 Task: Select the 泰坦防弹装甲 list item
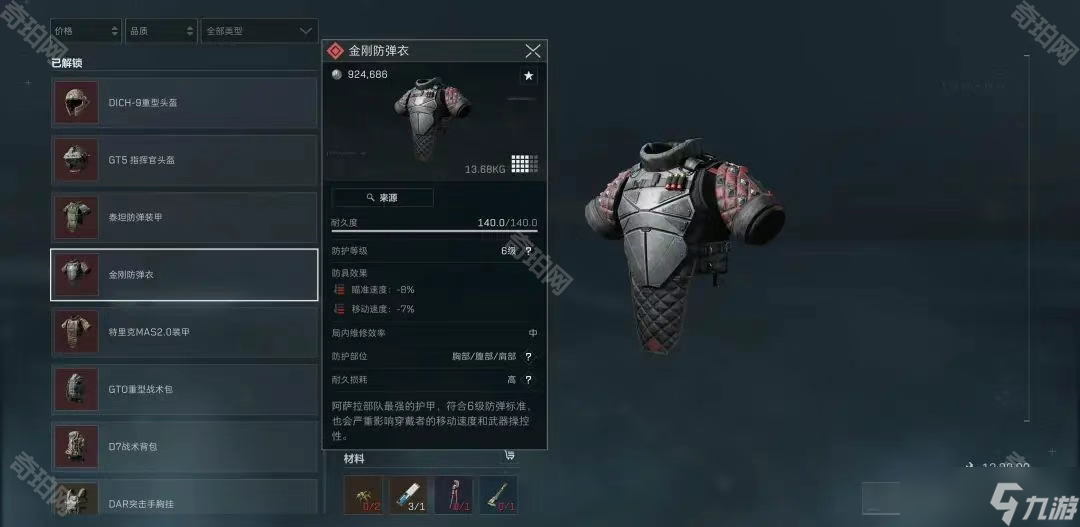pyautogui.click(x=184, y=217)
